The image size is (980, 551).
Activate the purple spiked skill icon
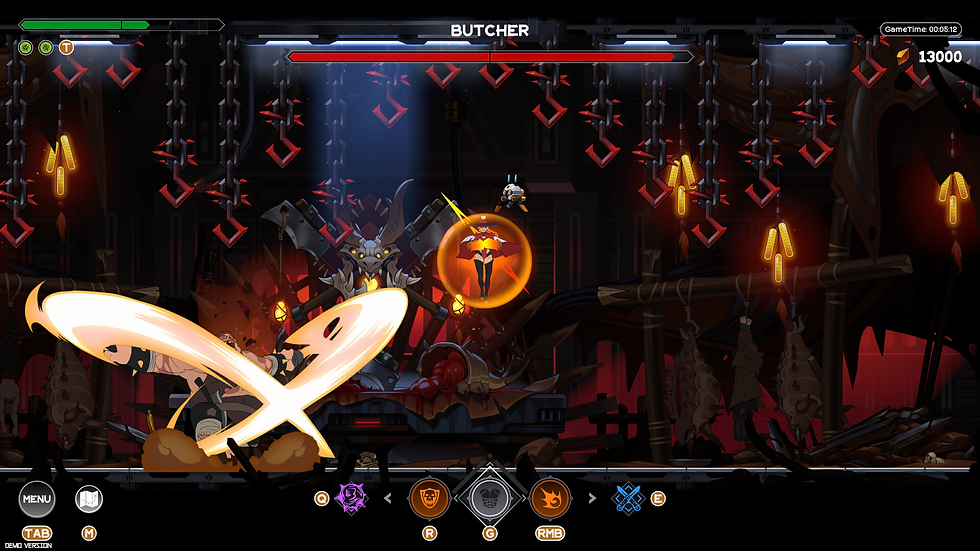(352, 497)
